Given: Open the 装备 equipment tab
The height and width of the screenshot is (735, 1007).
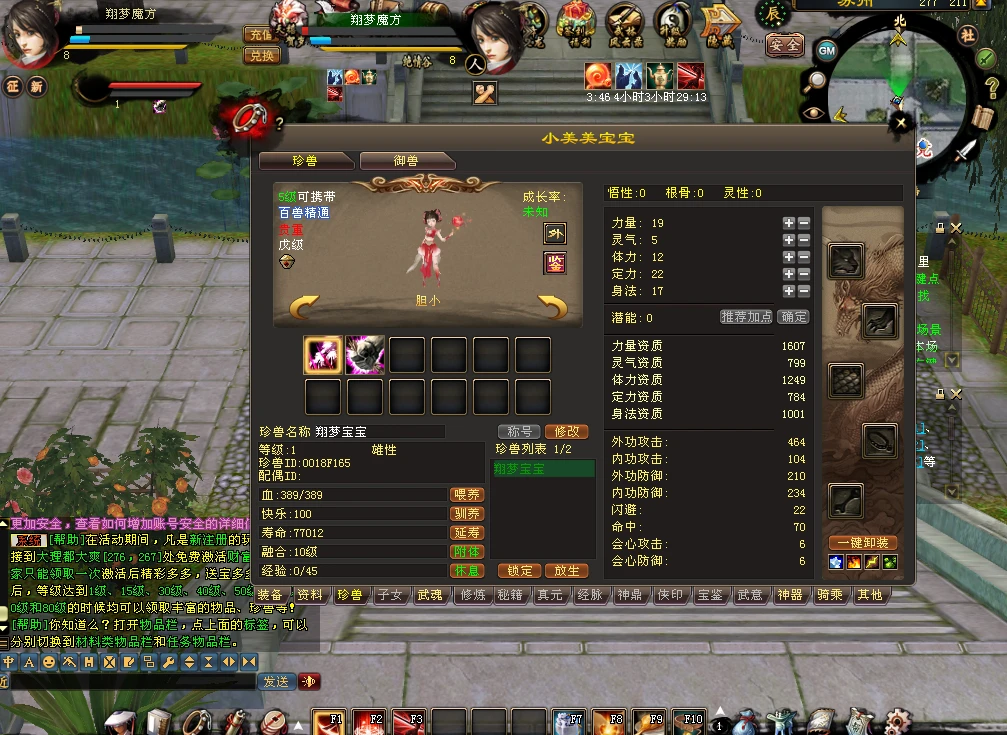Looking at the screenshot, I should pyautogui.click(x=270, y=595).
